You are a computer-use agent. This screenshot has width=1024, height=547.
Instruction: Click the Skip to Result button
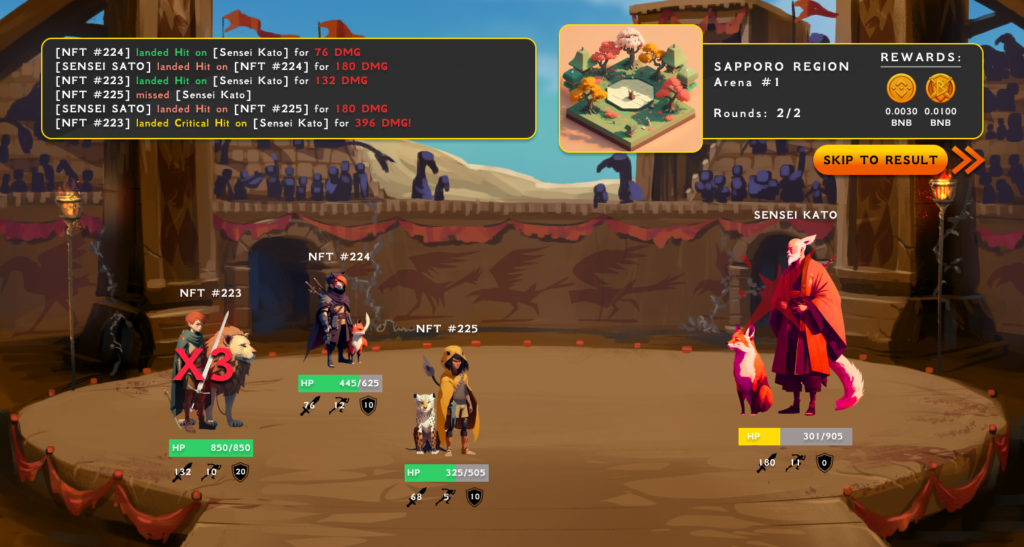pyautogui.click(x=882, y=160)
